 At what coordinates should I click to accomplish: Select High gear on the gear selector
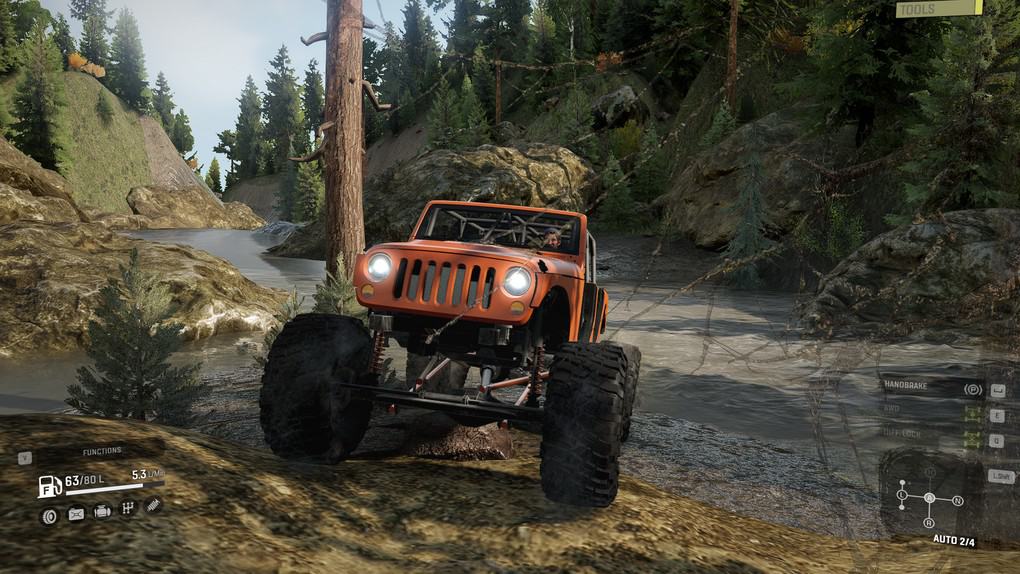[x=929, y=471]
